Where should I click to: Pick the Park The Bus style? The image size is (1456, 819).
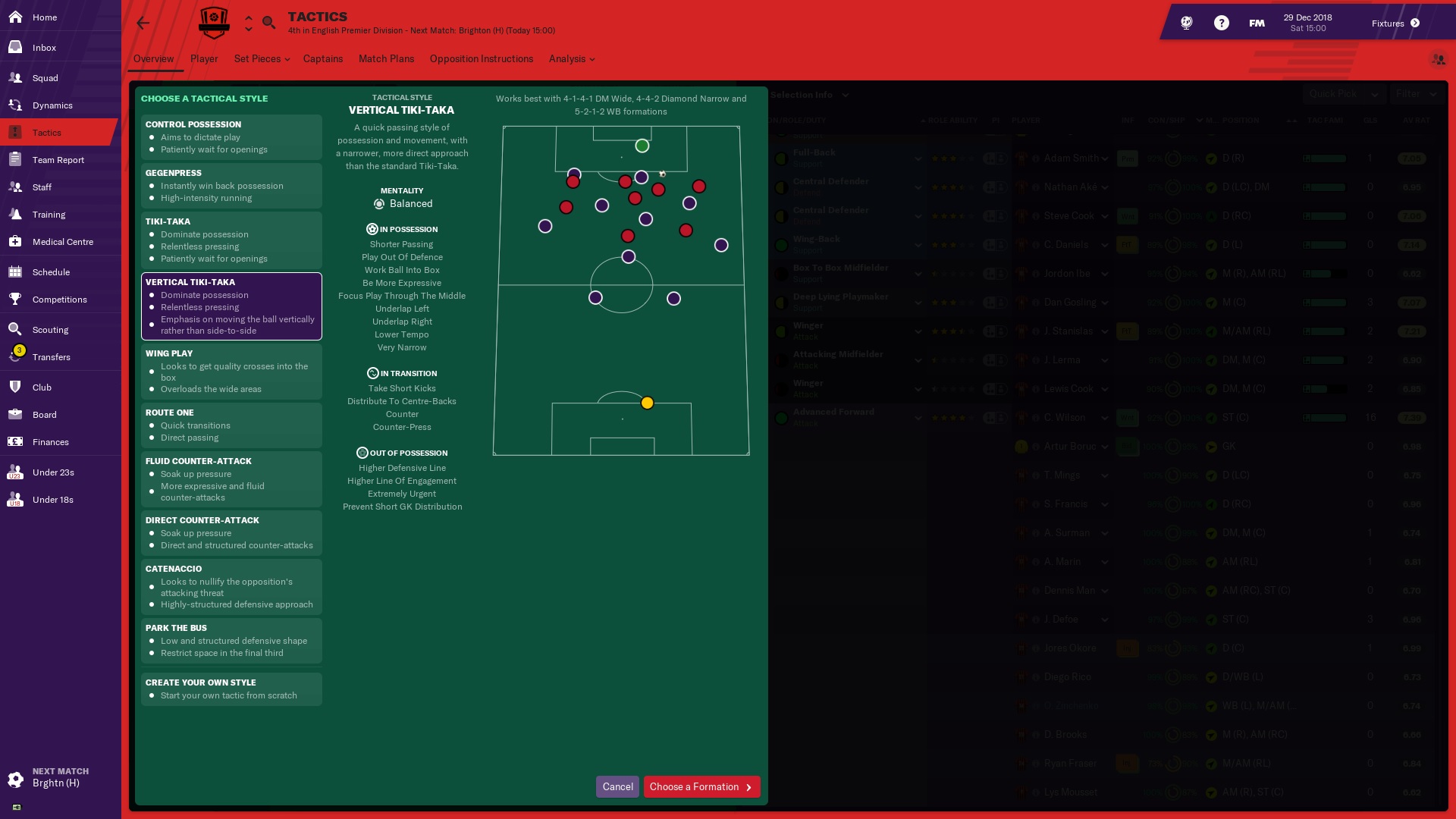(231, 641)
